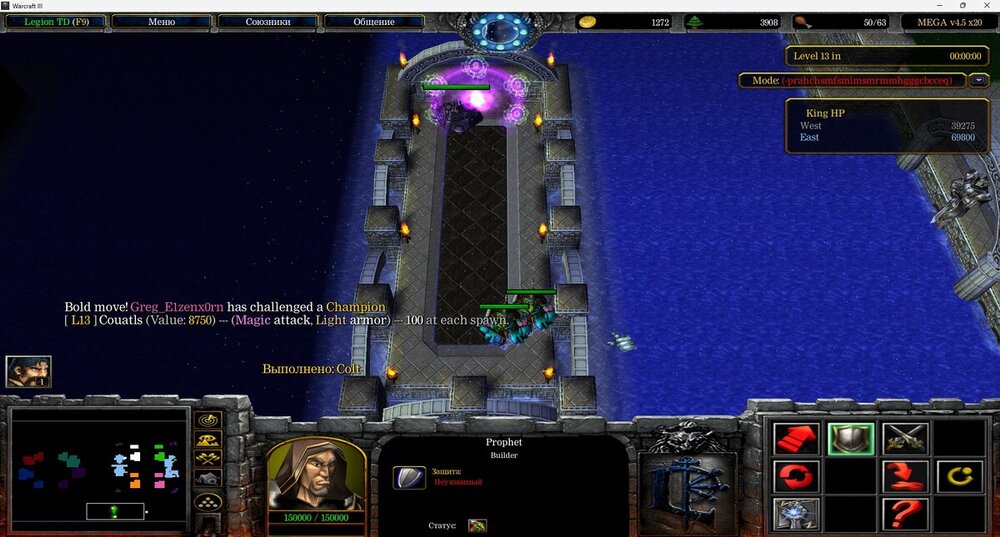Activate the red upward arrow command

(x=796, y=438)
